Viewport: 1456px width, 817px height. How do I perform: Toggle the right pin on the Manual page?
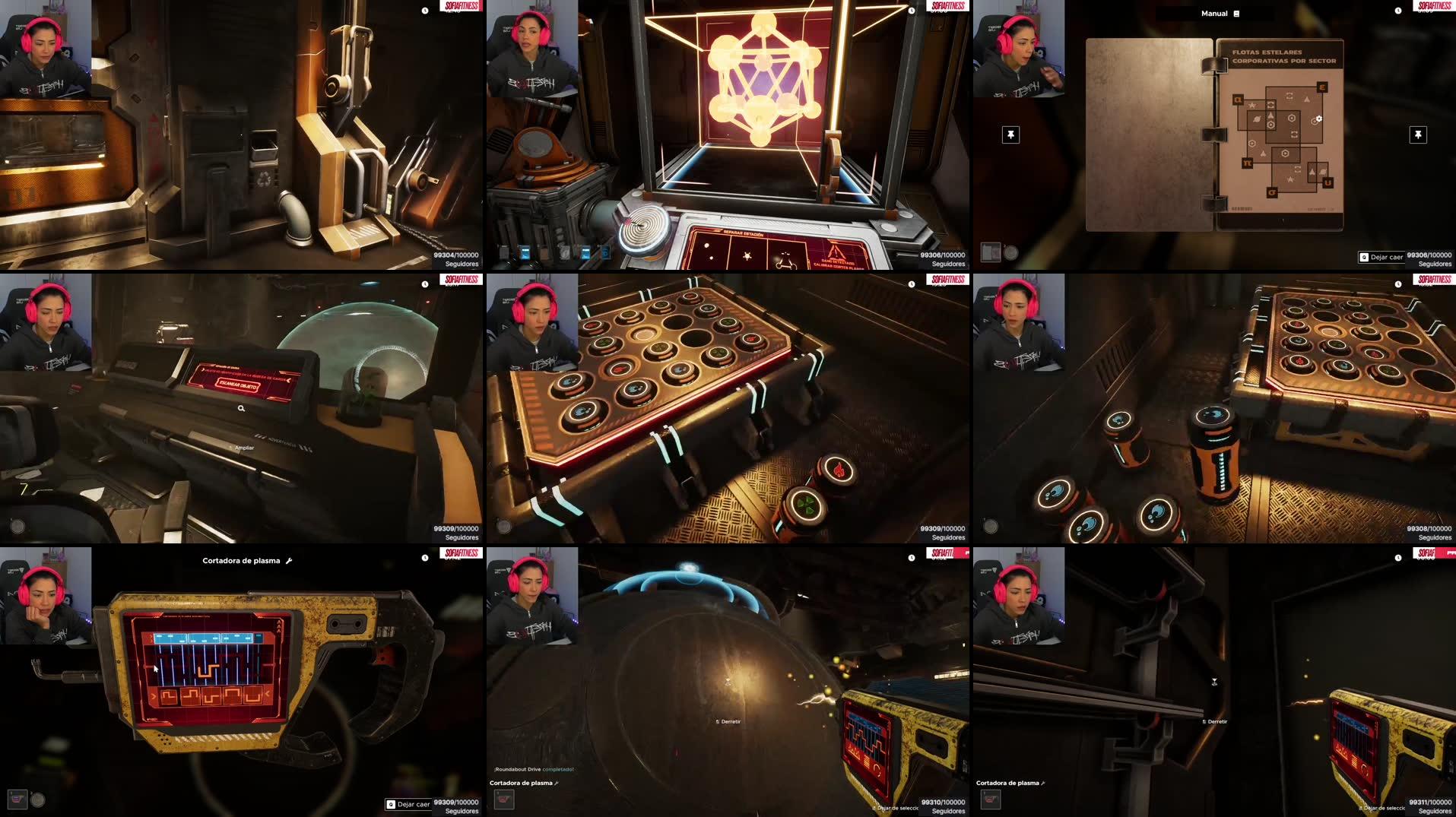pyautogui.click(x=1419, y=135)
